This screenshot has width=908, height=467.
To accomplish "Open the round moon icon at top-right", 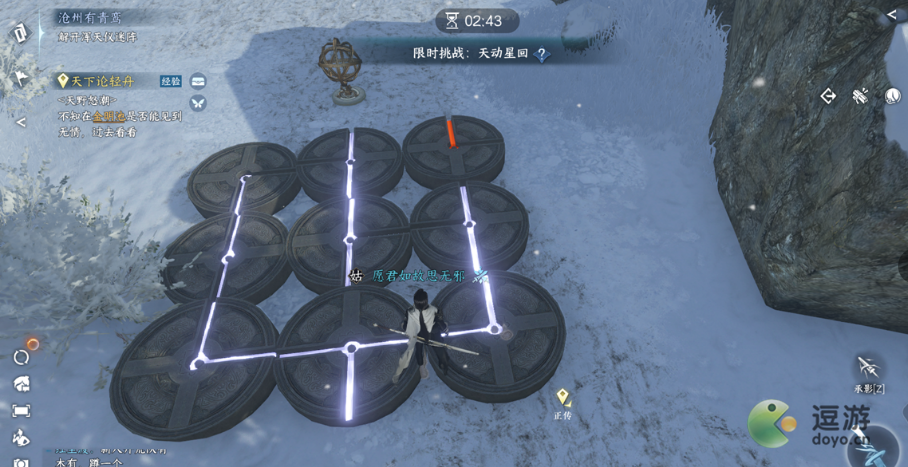I will point(892,96).
